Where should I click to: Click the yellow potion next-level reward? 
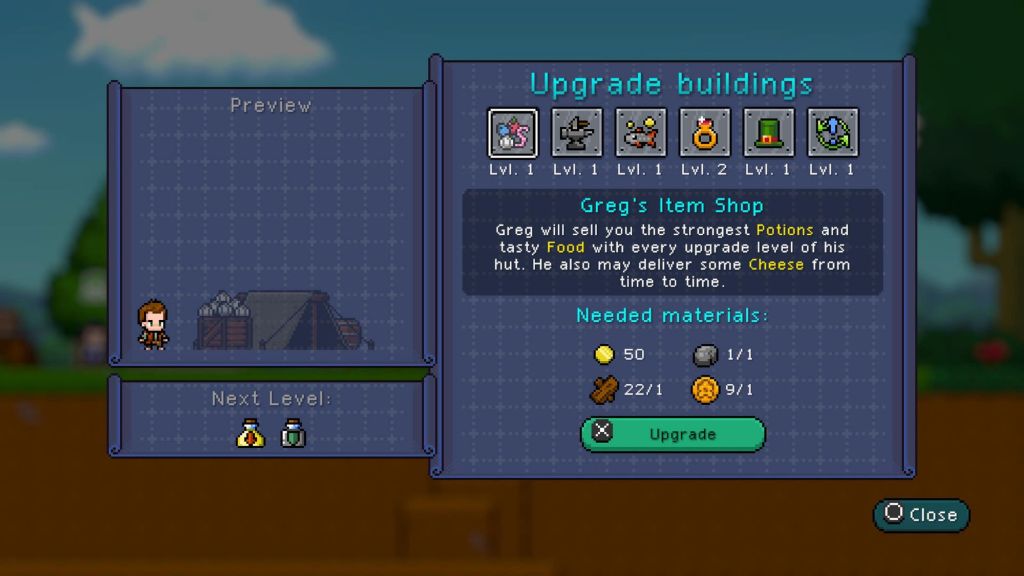pos(250,433)
